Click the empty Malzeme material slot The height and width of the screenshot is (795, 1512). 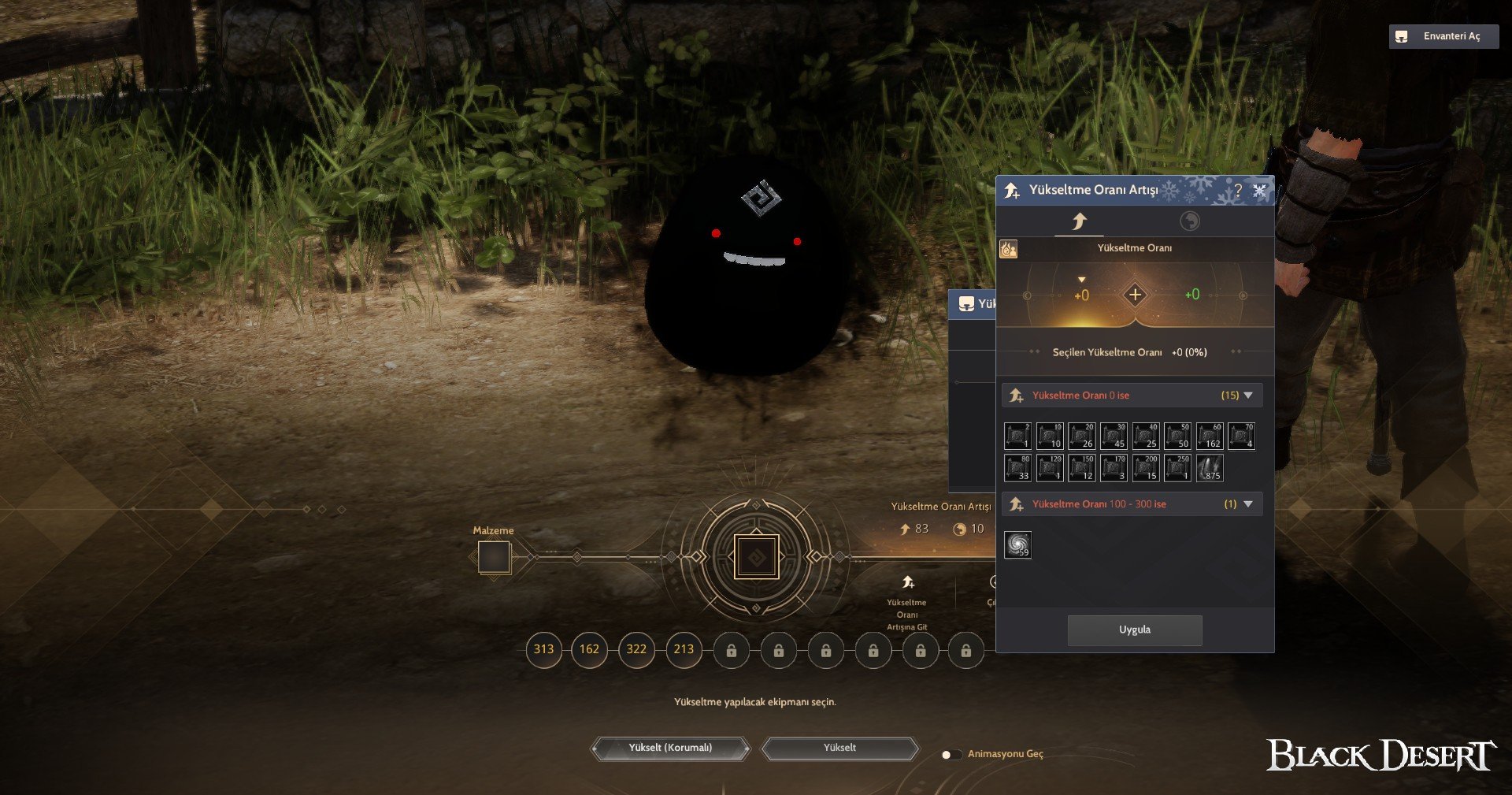pyautogui.click(x=494, y=557)
